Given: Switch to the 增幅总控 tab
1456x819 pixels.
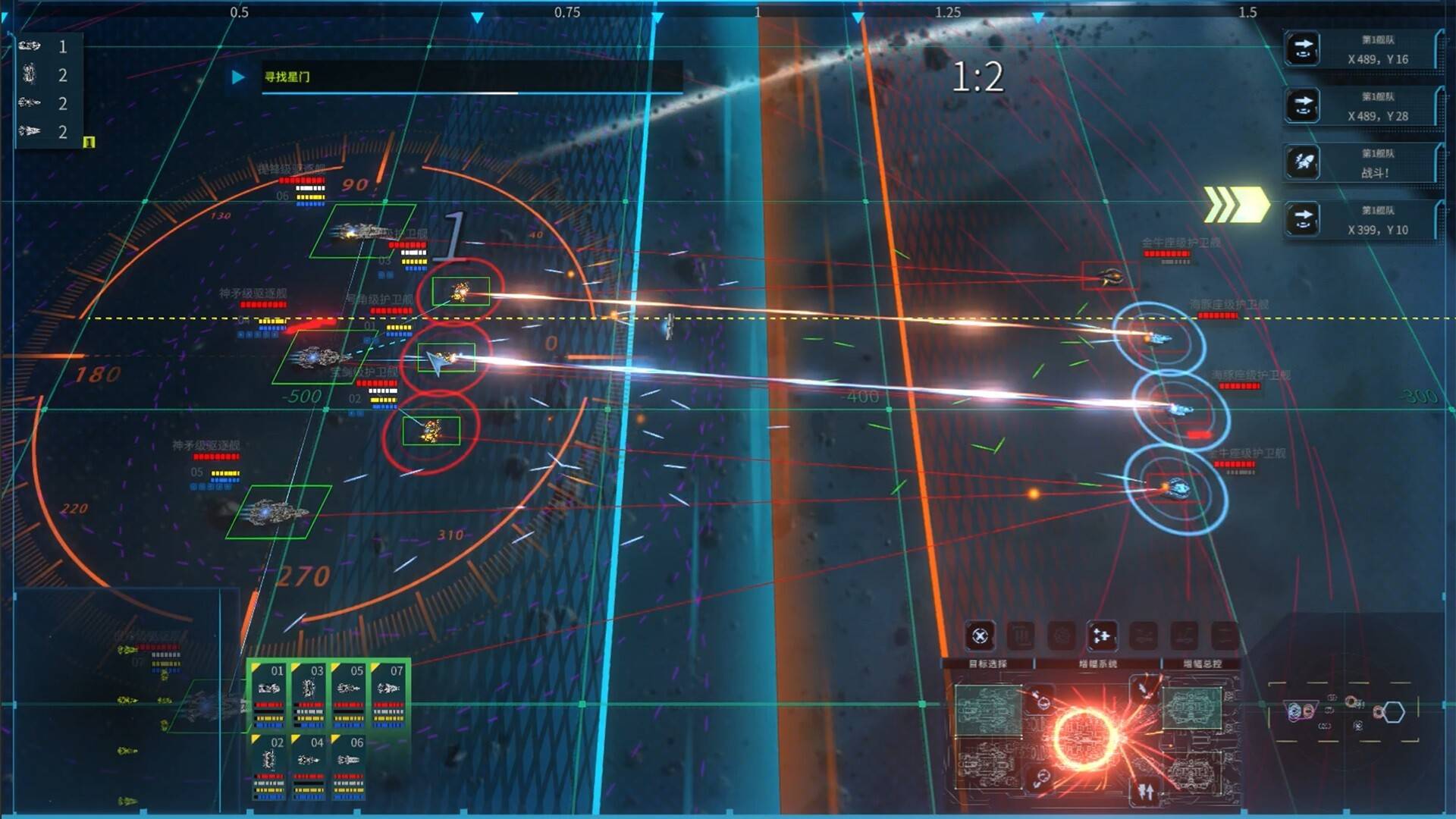Looking at the screenshot, I should point(1201,664).
